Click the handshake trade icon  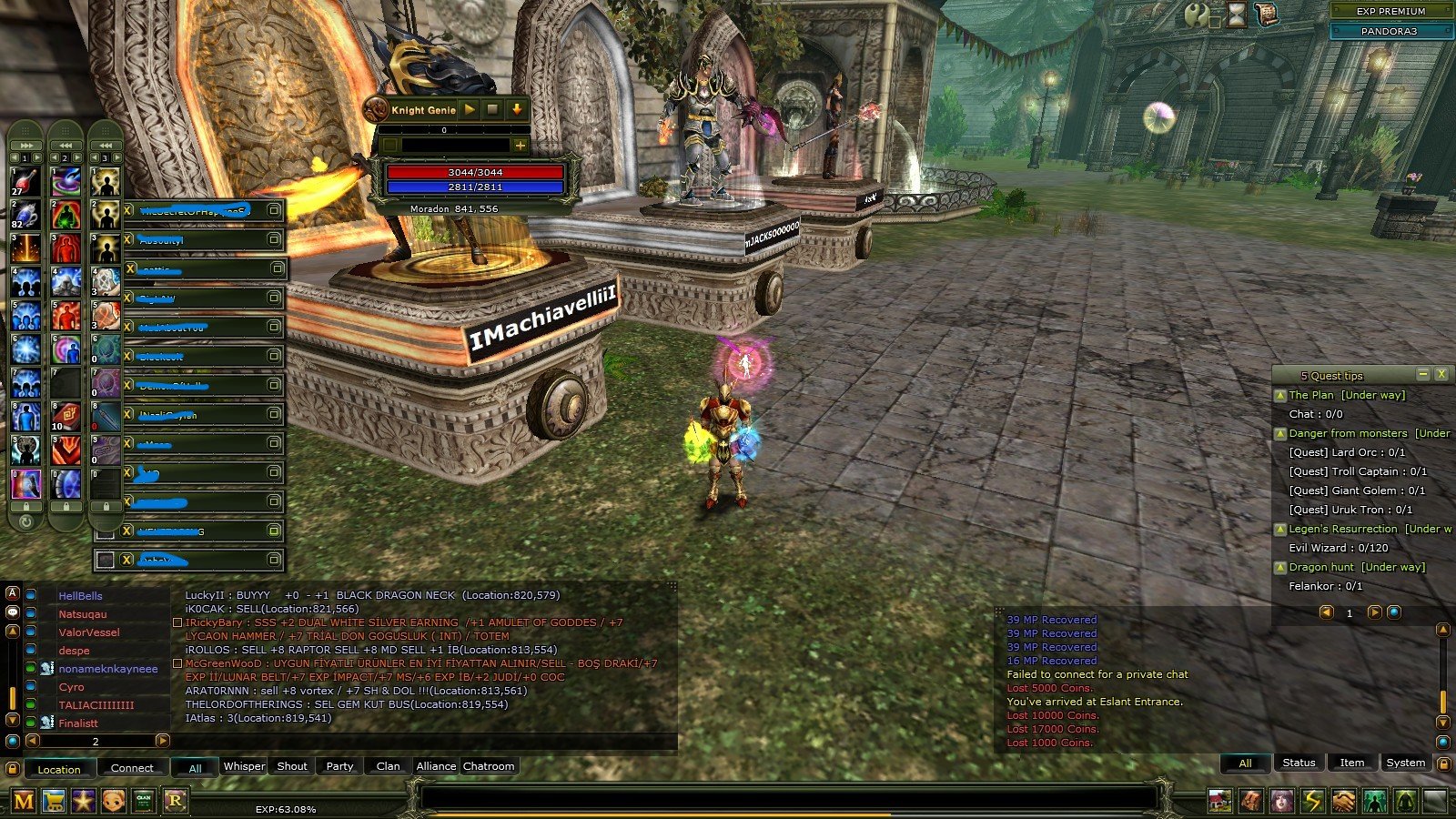coord(1344,801)
